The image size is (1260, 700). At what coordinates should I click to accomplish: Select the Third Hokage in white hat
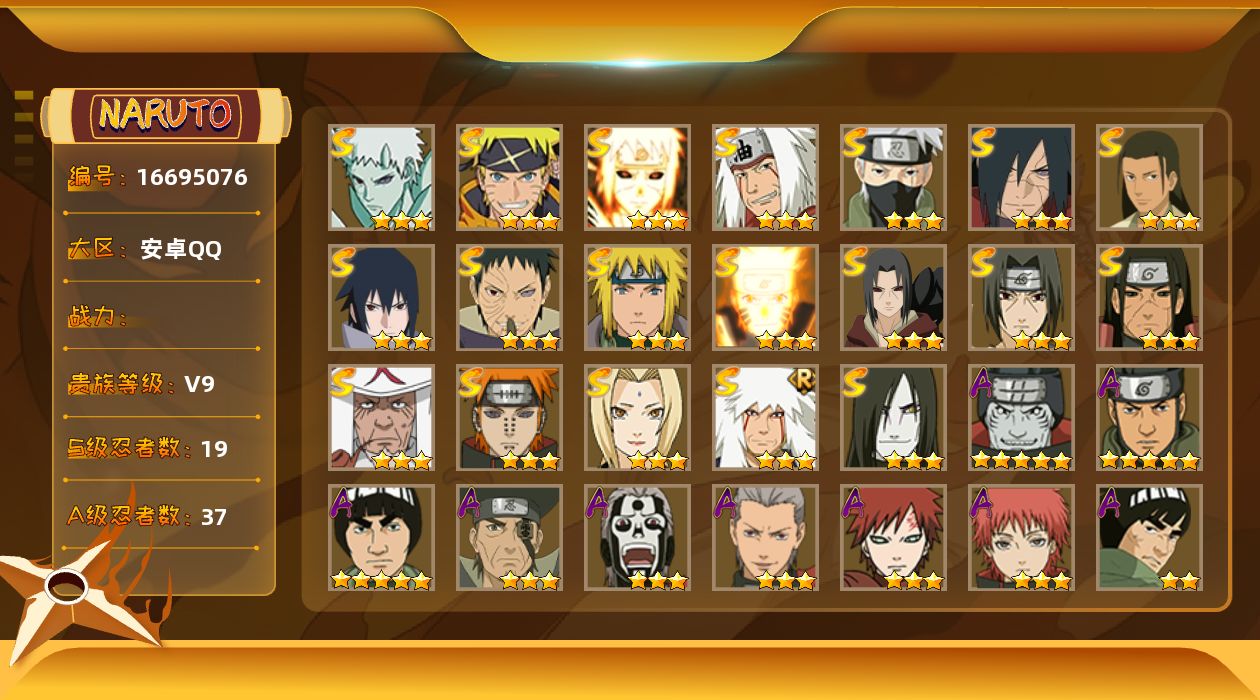tap(381, 417)
